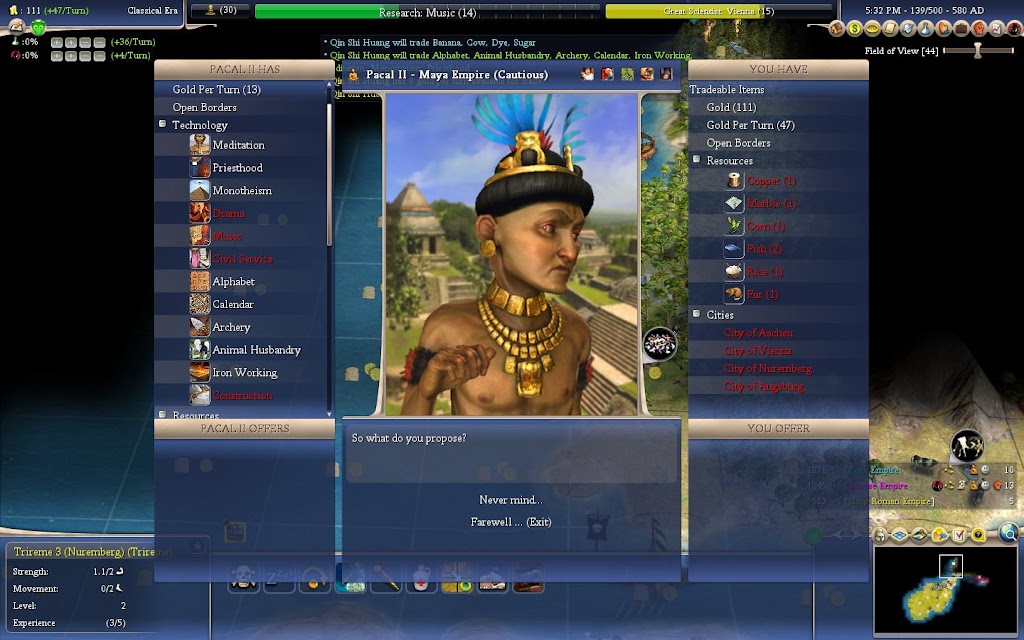Select Pacal's Open Borders item

tap(204, 108)
